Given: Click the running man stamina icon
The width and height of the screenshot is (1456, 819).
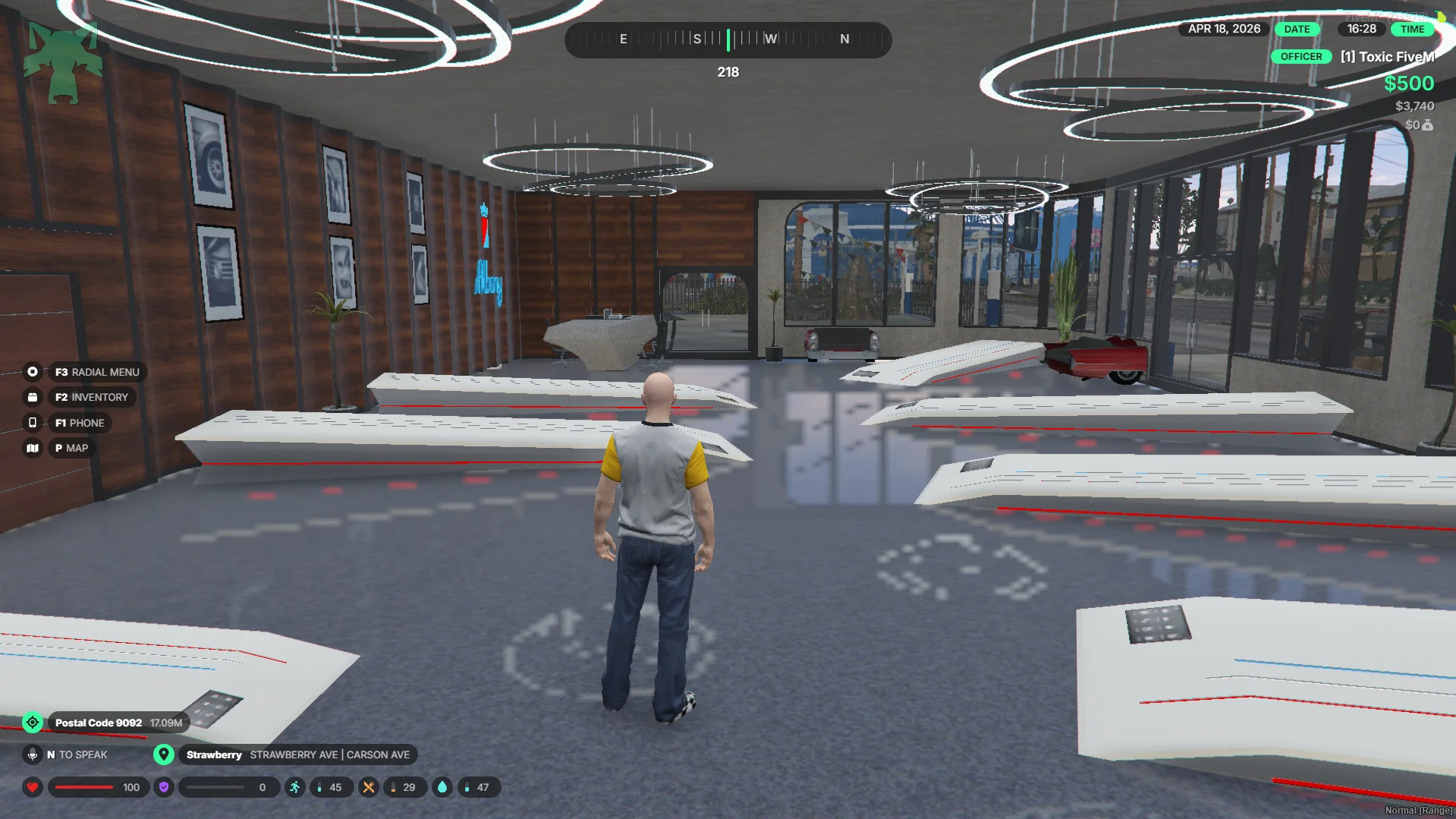Looking at the screenshot, I should [x=295, y=787].
